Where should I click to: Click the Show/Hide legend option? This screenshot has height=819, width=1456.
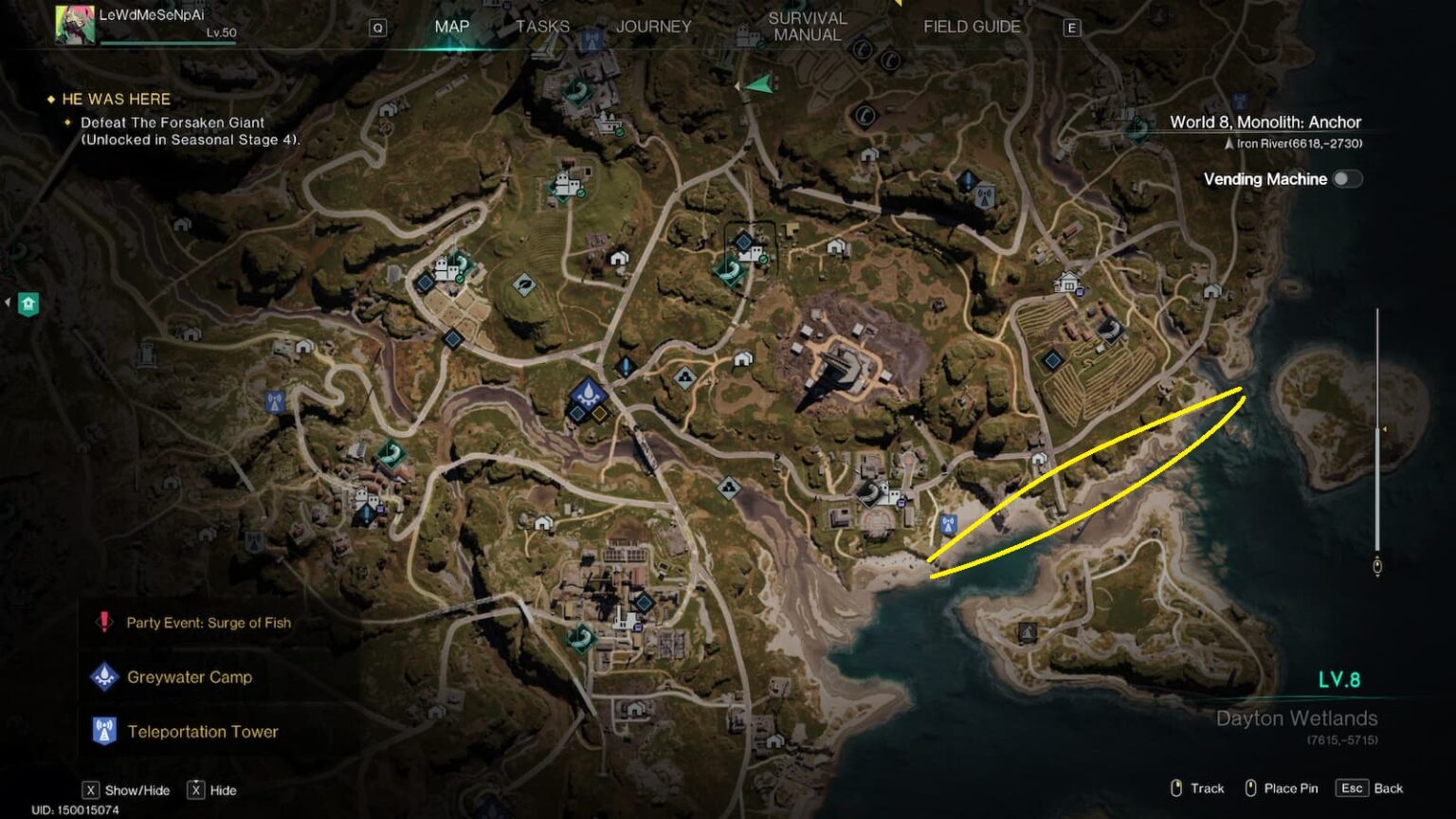coord(127,791)
